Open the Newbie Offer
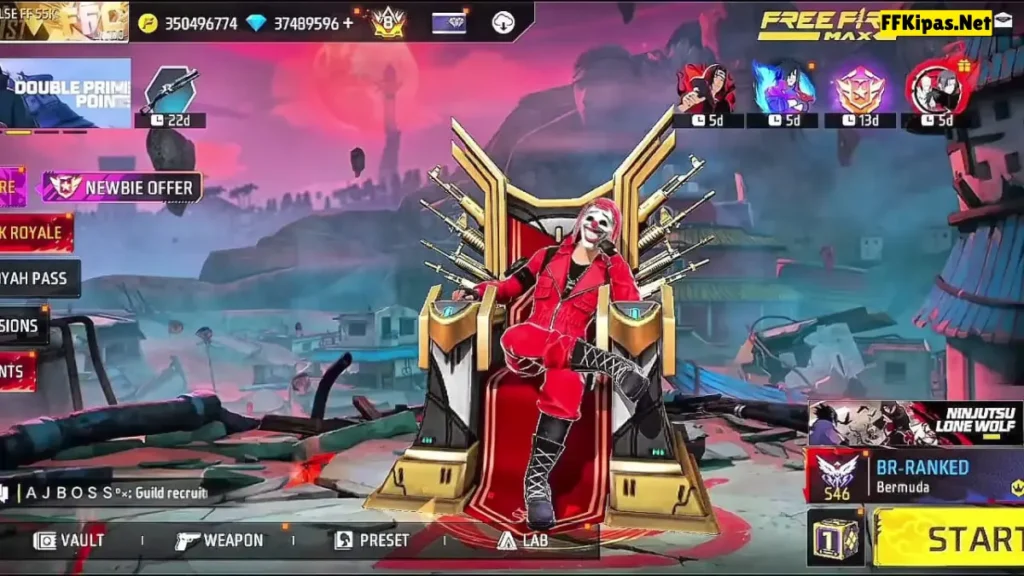 (x=123, y=187)
